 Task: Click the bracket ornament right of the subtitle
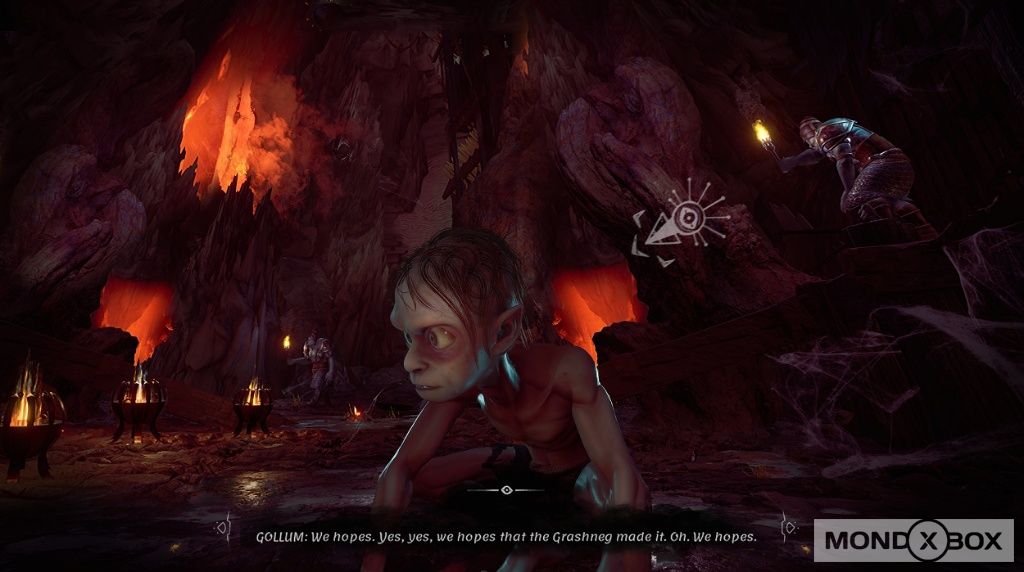[789, 525]
